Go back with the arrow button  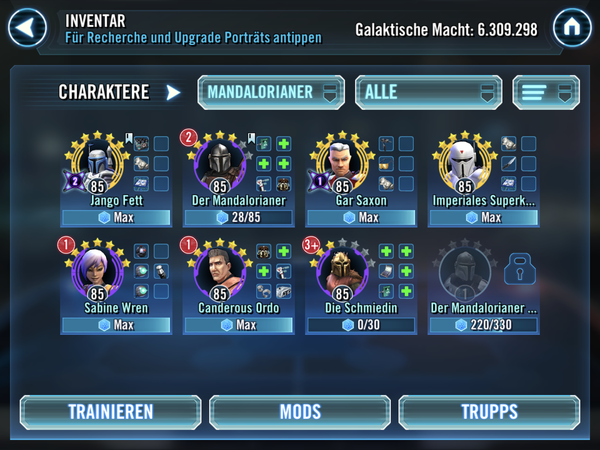pyautogui.click(x=29, y=26)
